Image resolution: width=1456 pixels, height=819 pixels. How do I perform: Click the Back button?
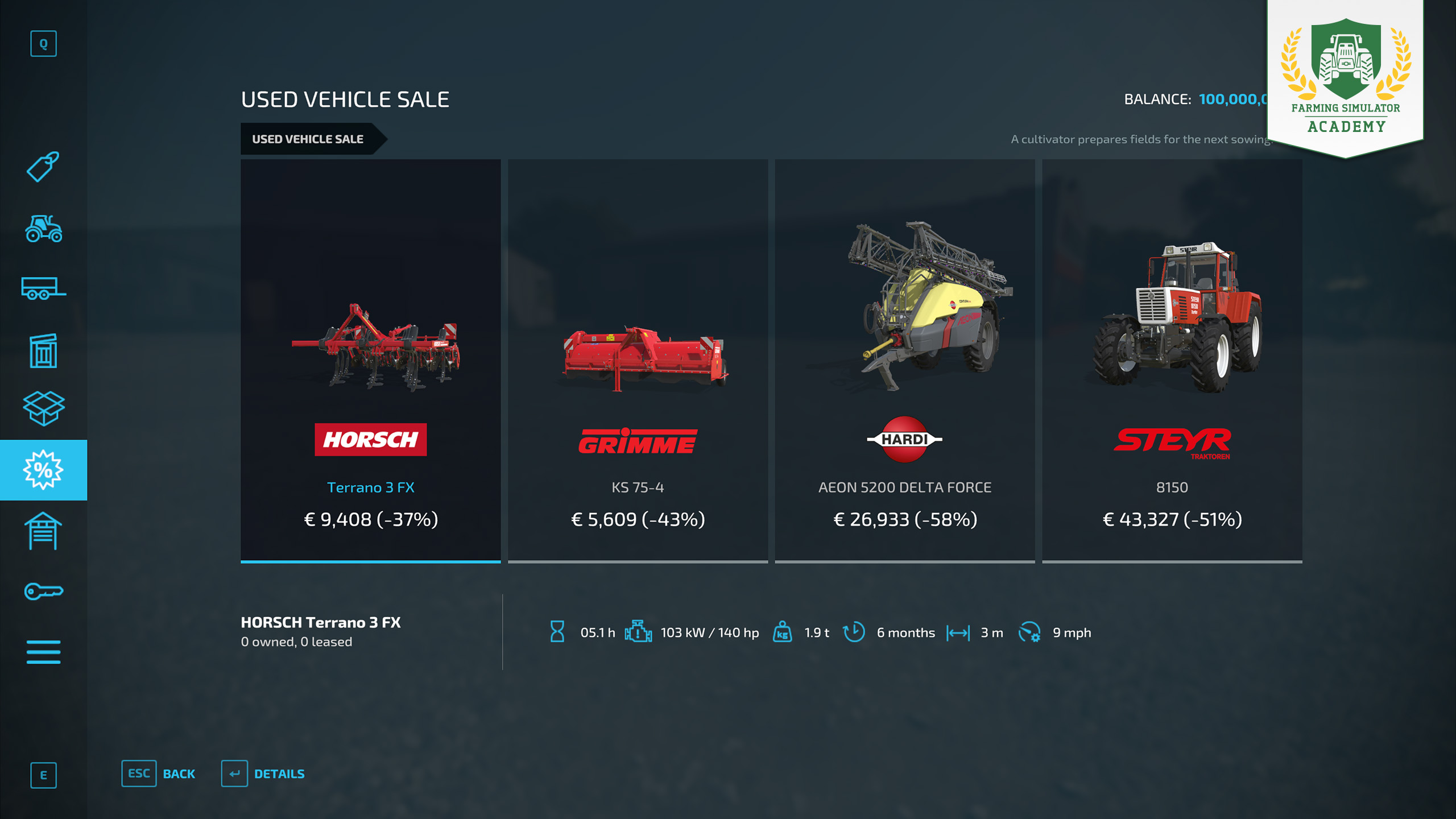pyautogui.click(x=159, y=773)
